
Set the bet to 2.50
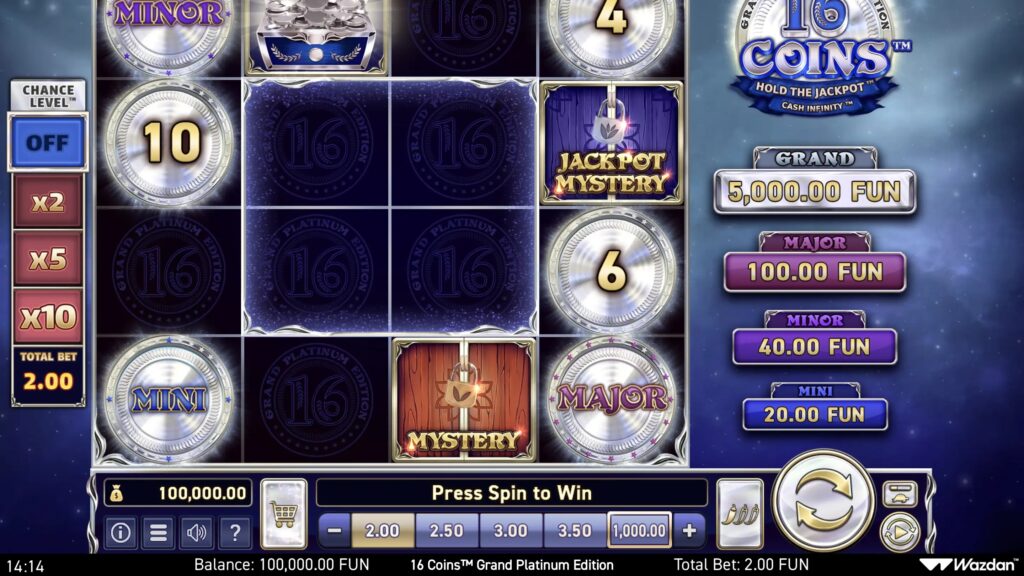447,531
